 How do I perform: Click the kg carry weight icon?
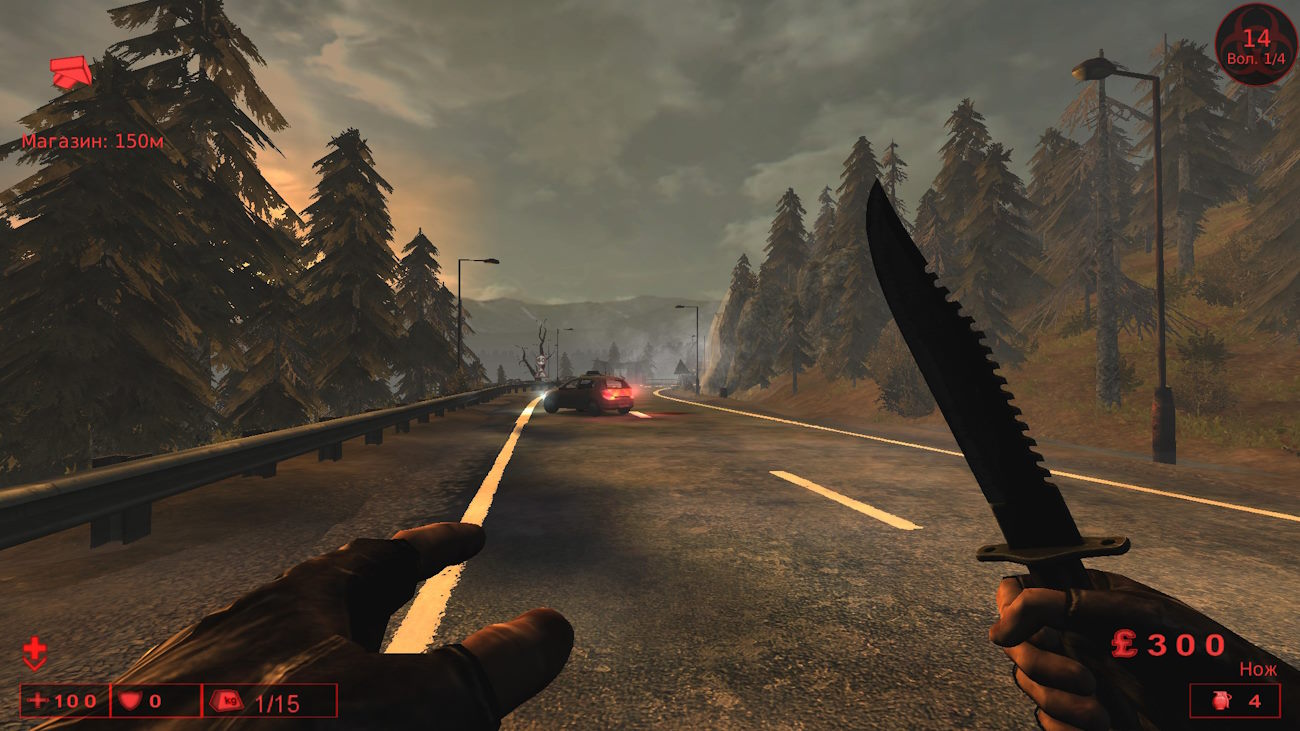[x=230, y=700]
